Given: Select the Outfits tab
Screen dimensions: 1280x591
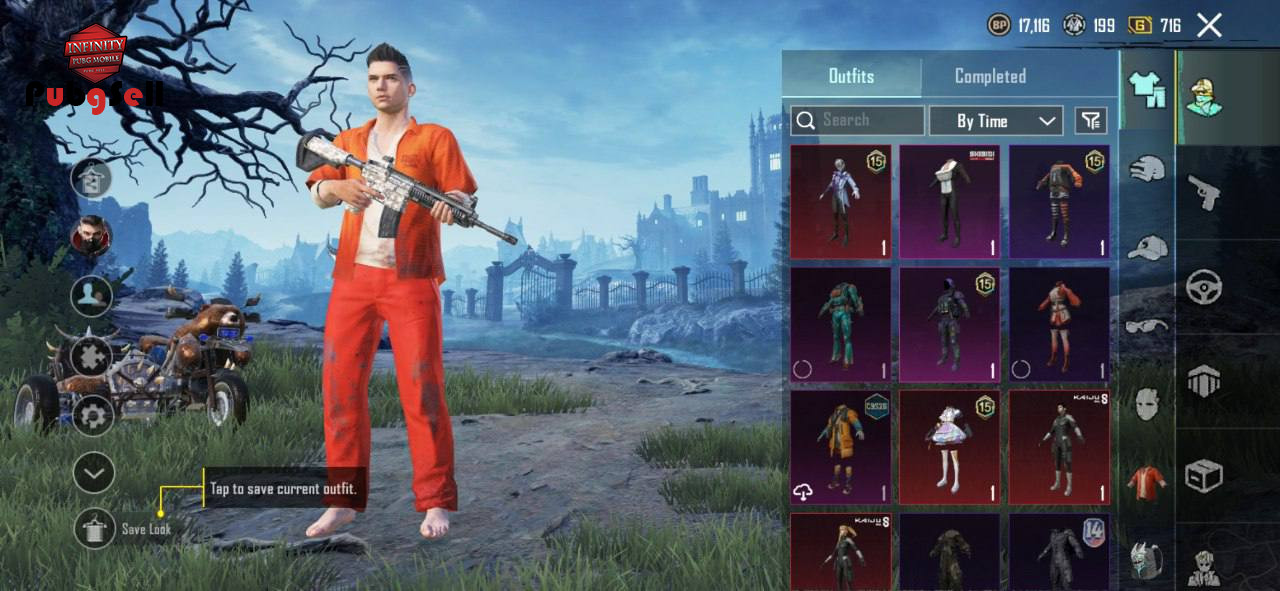Looking at the screenshot, I should (x=851, y=76).
